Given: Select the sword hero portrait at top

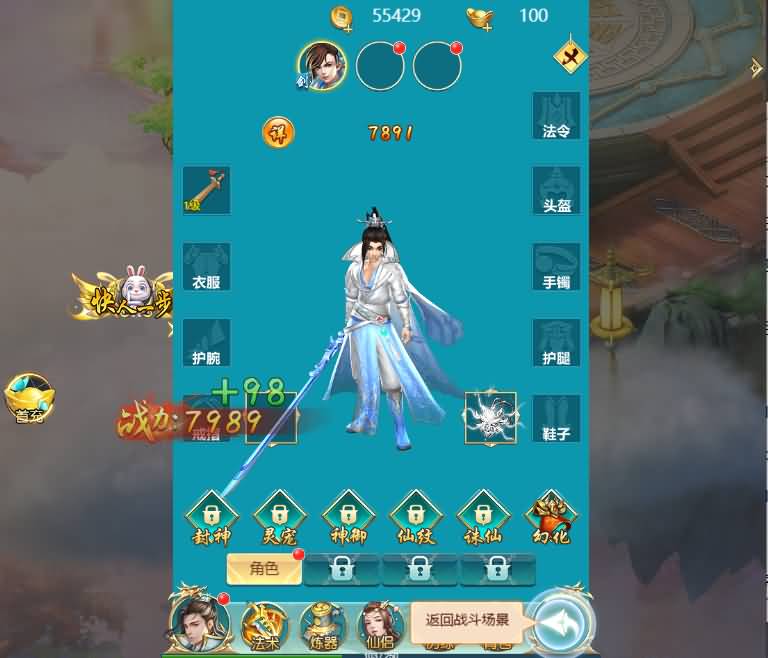Looking at the screenshot, I should pyautogui.click(x=322, y=66).
